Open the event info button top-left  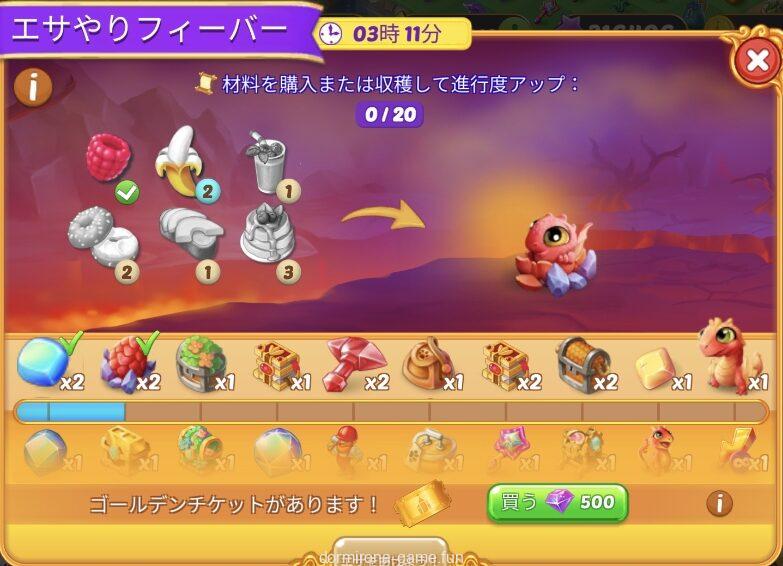pyautogui.click(x=33, y=88)
